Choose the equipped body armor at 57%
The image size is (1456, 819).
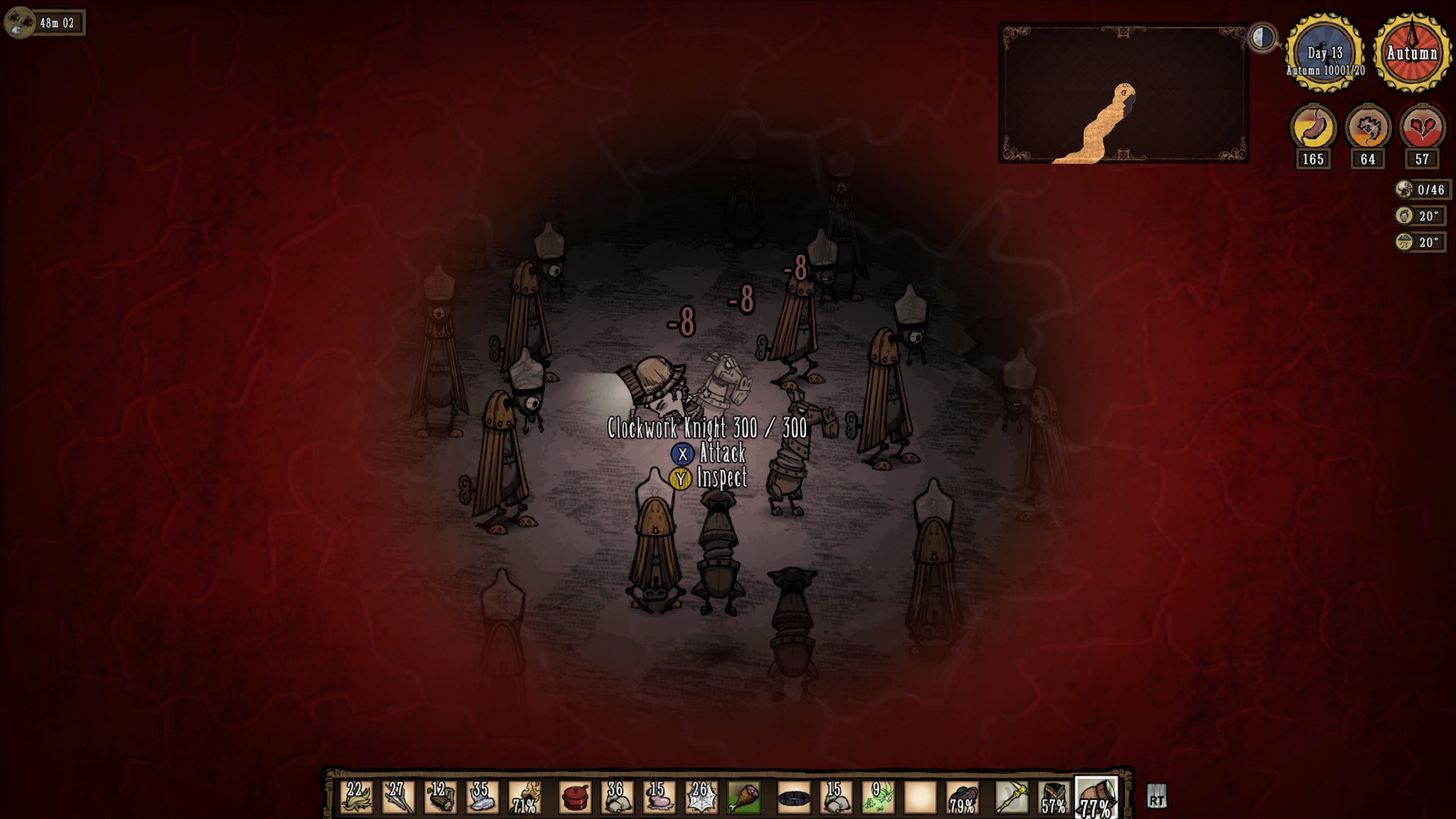tap(1053, 798)
